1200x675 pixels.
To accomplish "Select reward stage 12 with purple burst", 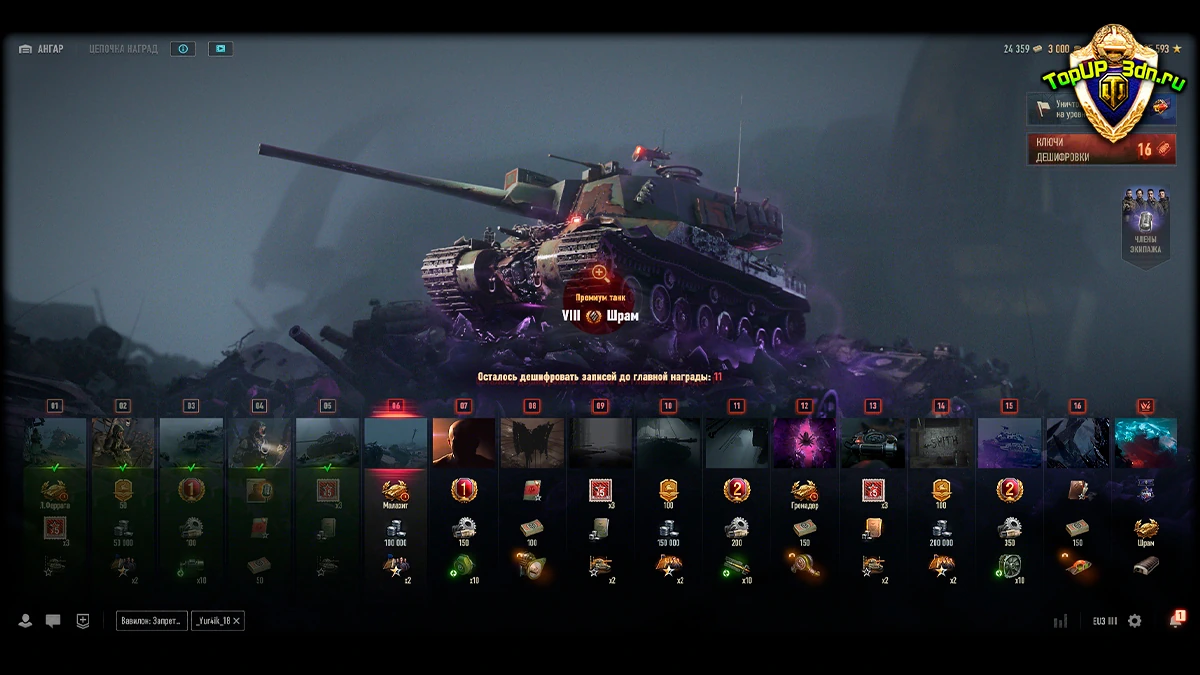I will tap(805, 442).
